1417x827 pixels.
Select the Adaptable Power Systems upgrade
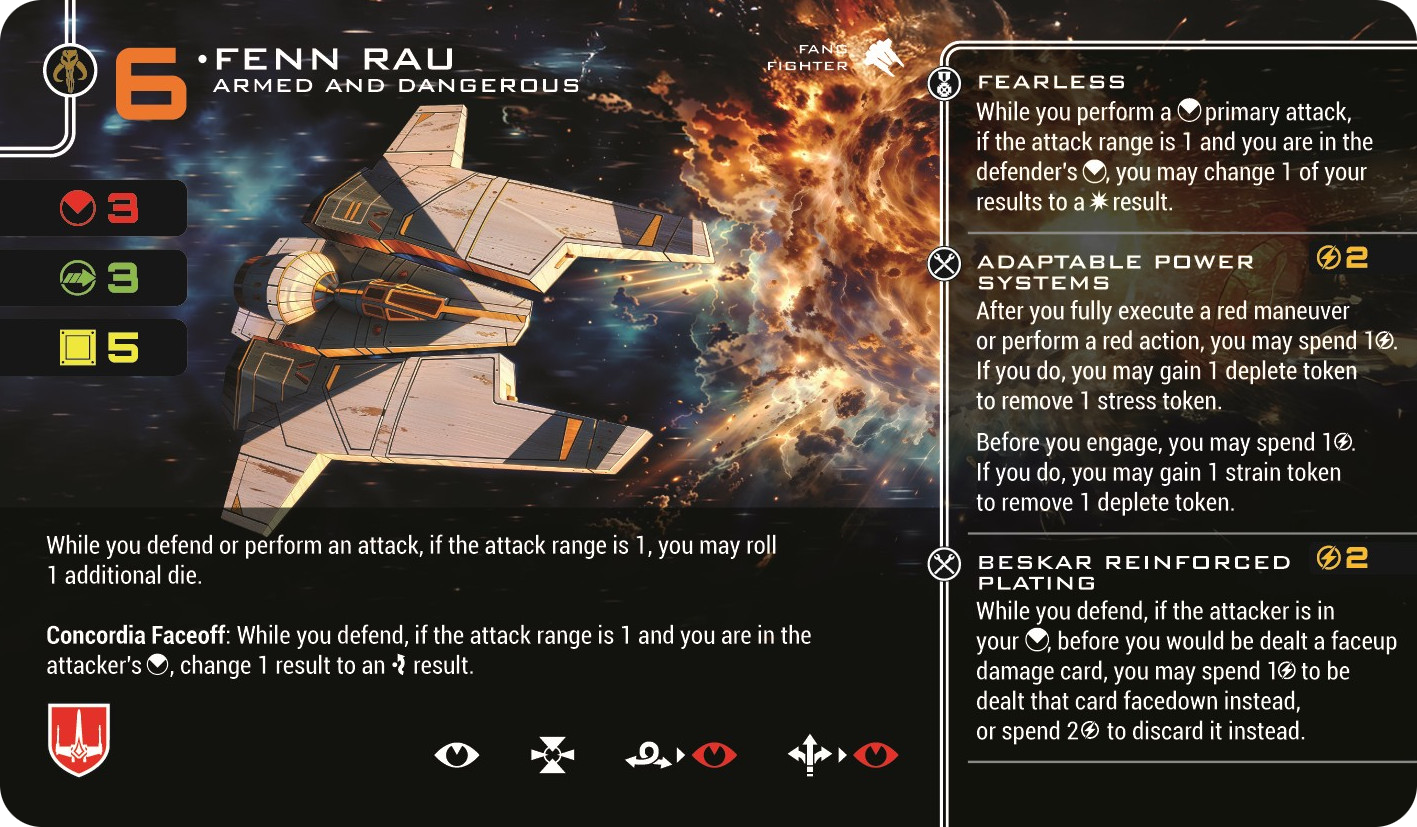[x=1114, y=270]
